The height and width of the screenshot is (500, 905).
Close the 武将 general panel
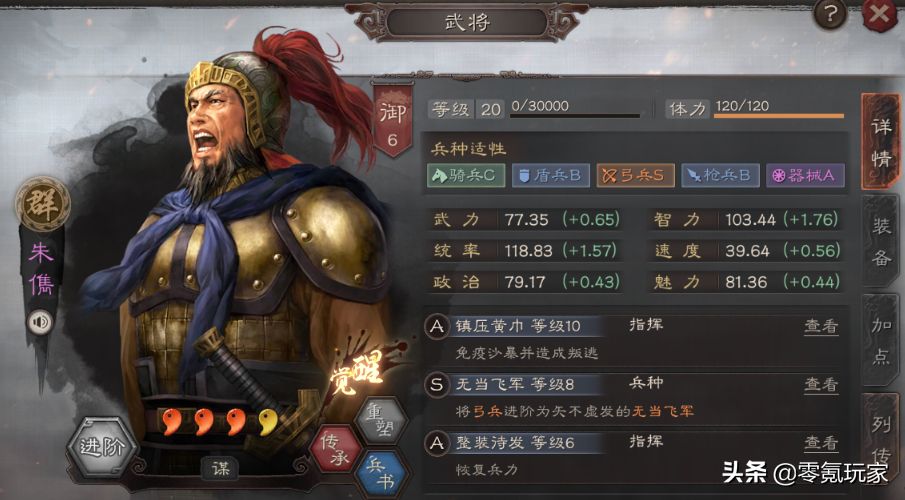[879, 14]
